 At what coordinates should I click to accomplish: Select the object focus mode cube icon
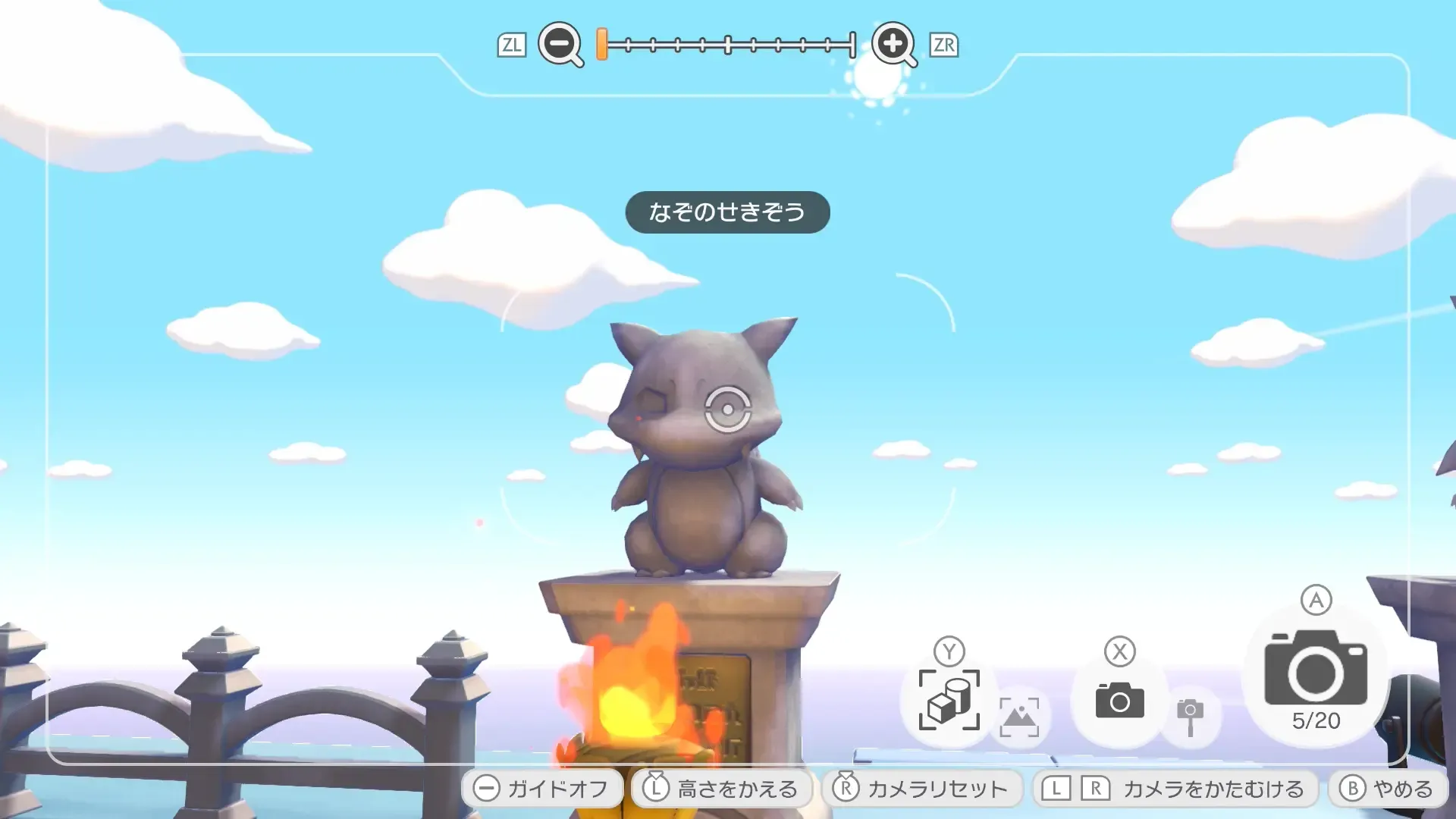949,701
